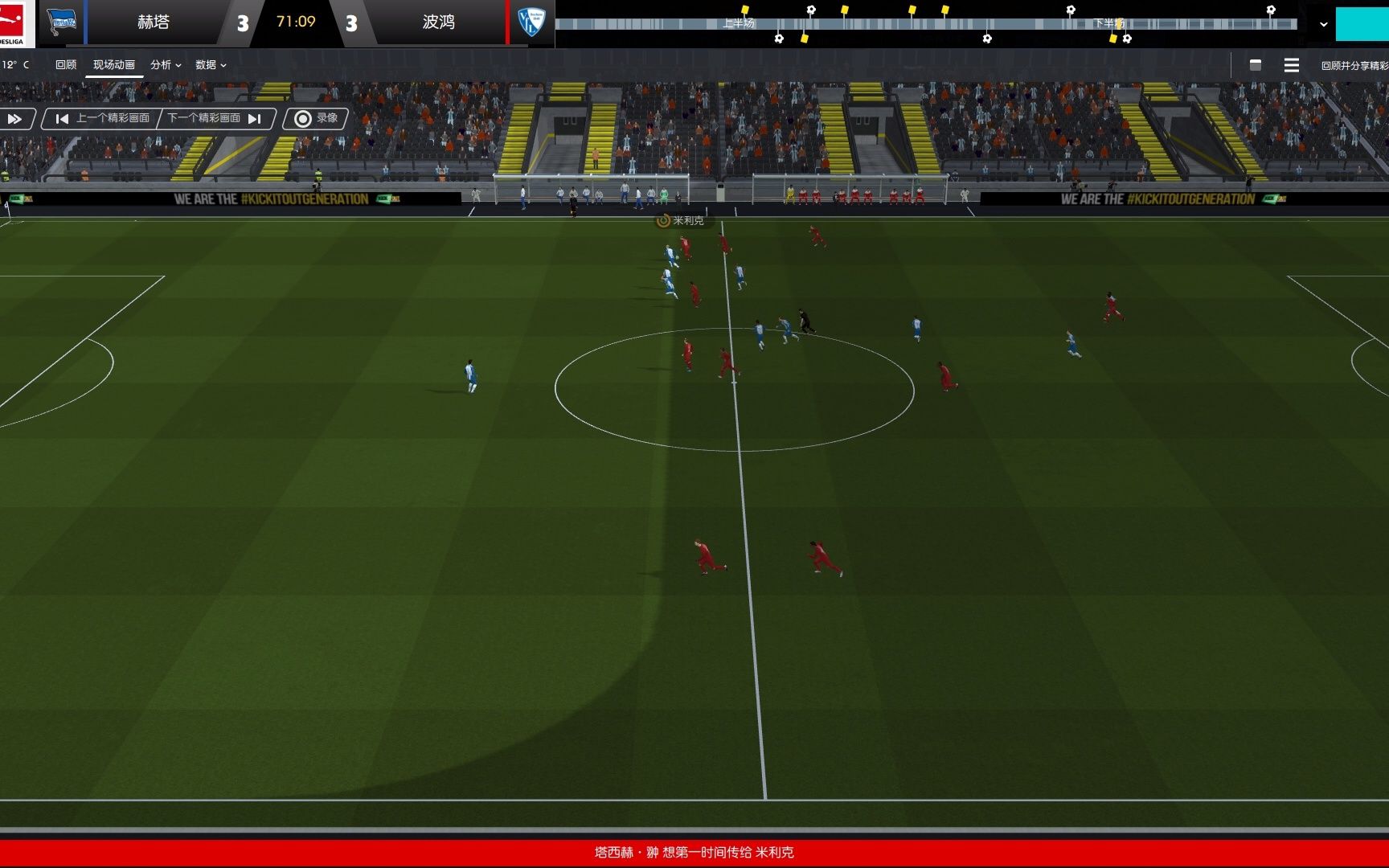Toggle the small panel layout icon

1255,65
